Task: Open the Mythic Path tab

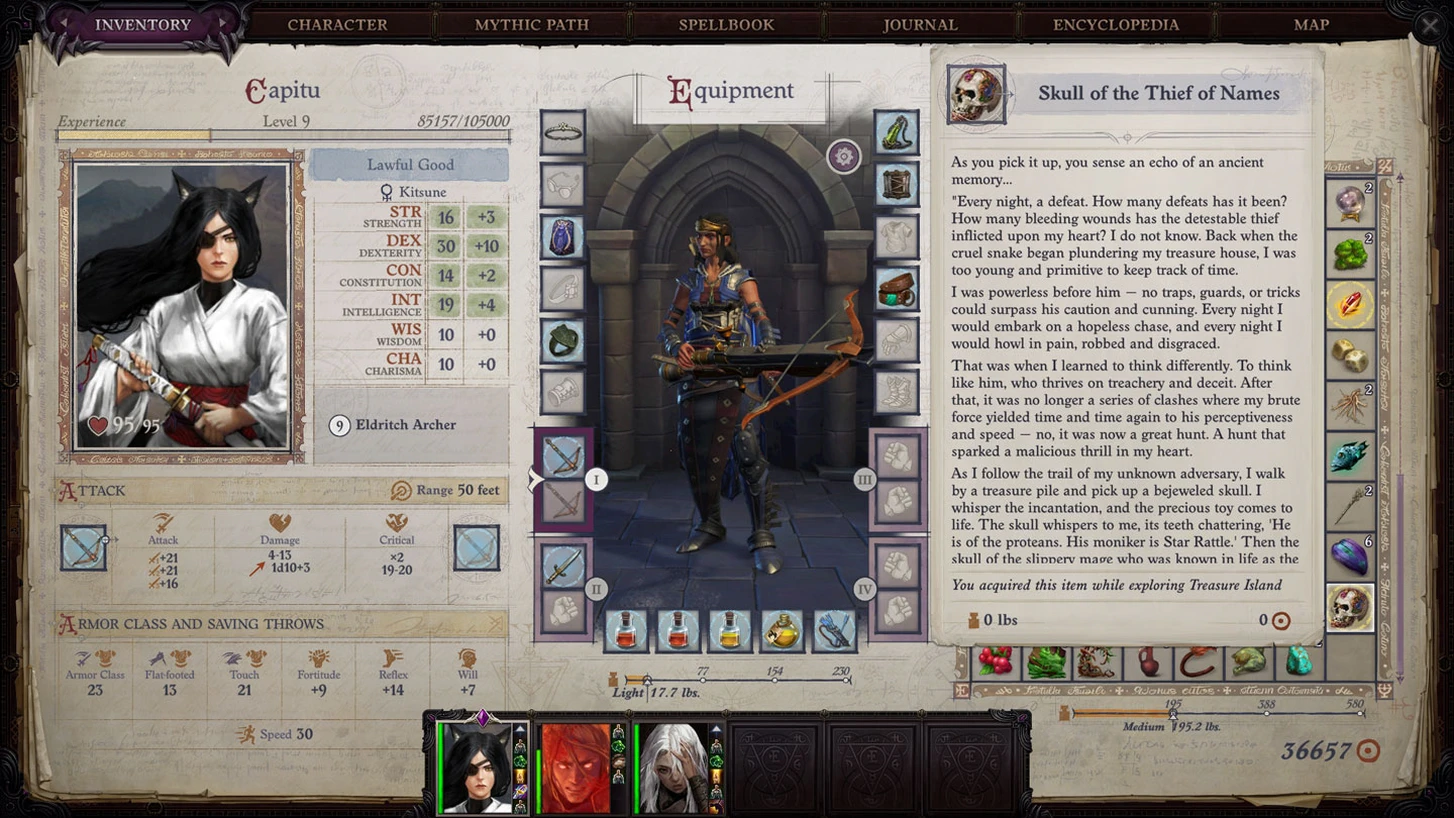Action: click(x=531, y=25)
